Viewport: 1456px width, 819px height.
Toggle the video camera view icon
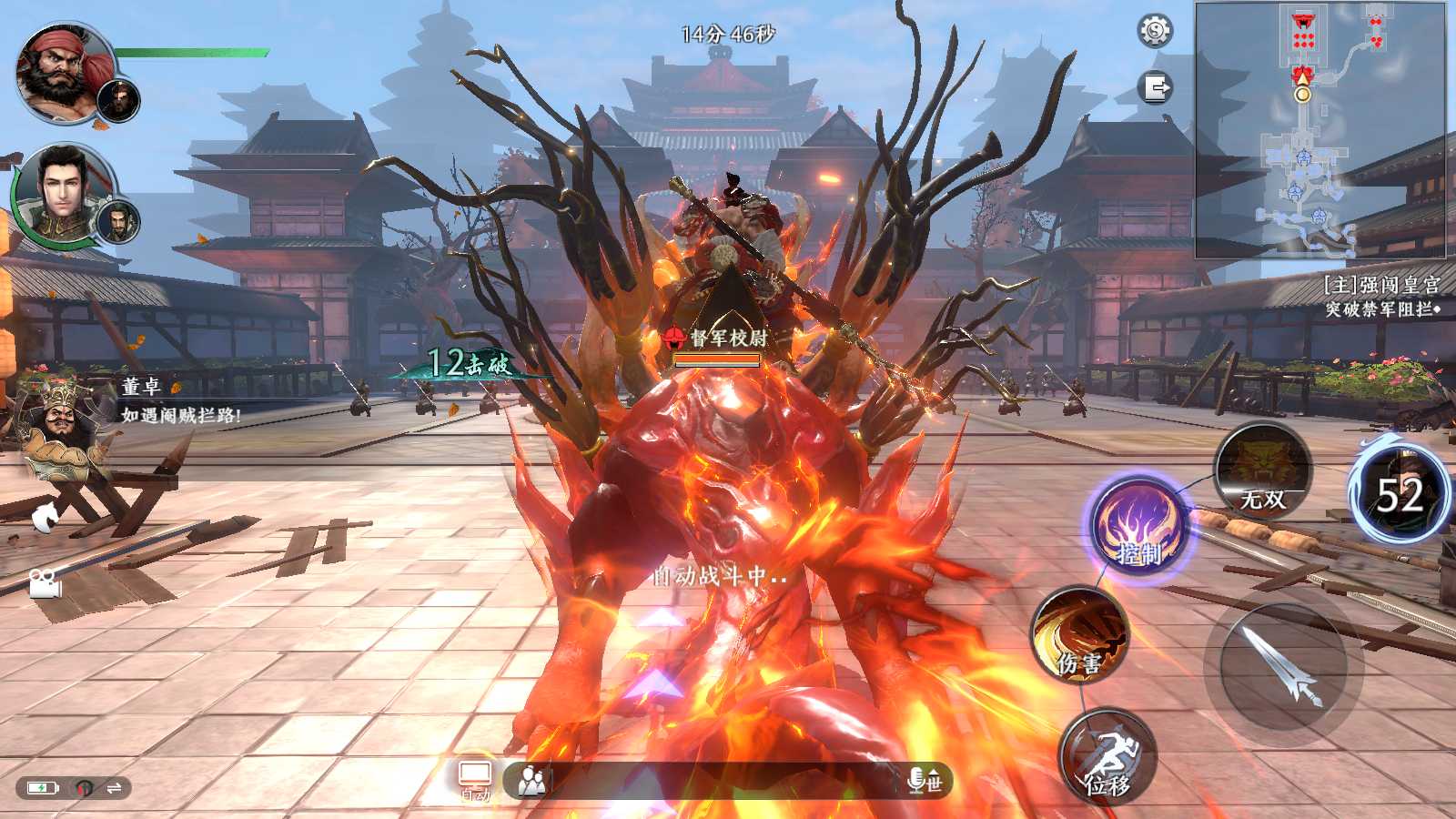44,582
